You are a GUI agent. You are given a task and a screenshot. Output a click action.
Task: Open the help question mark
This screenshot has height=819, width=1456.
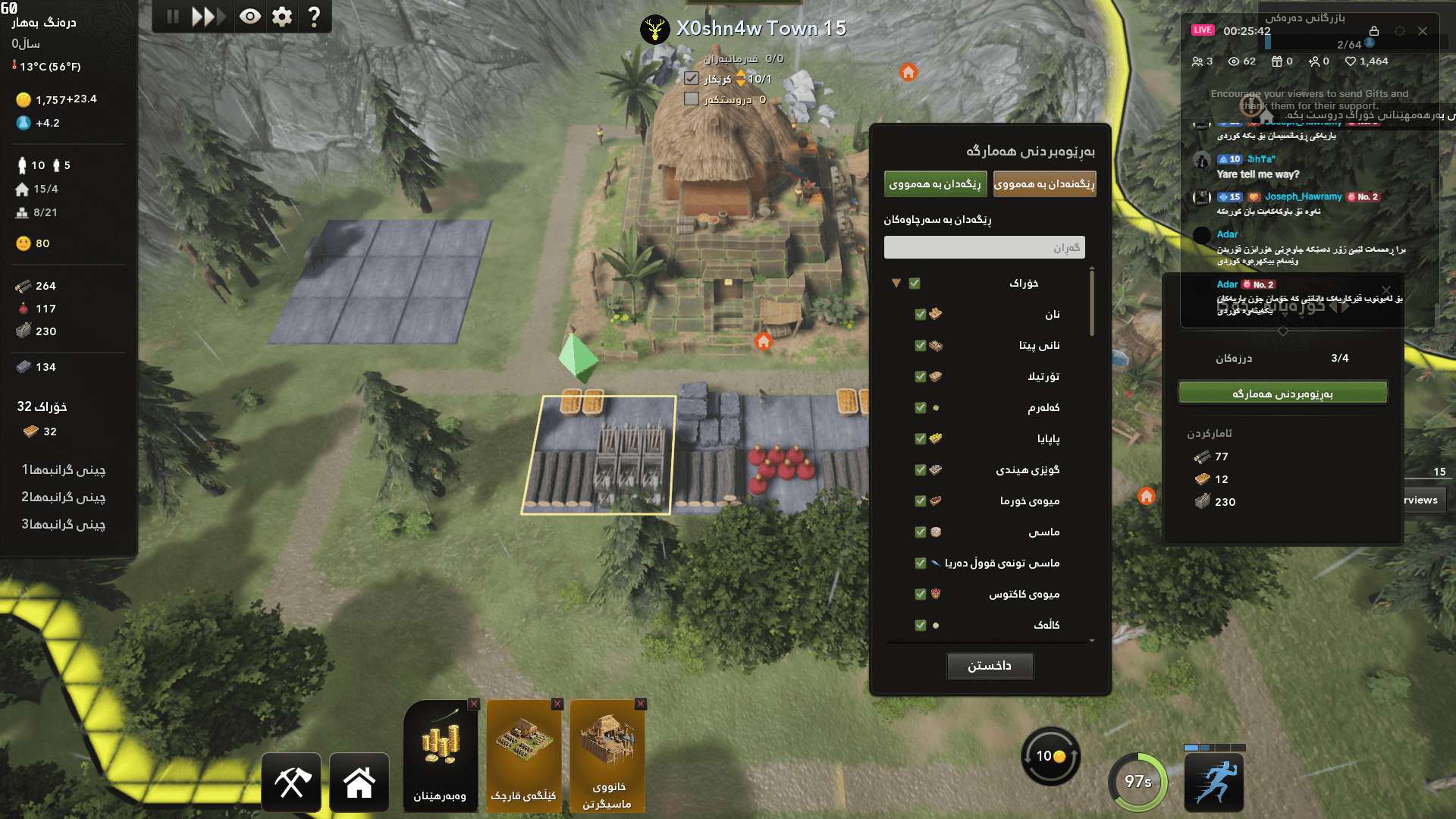[313, 15]
